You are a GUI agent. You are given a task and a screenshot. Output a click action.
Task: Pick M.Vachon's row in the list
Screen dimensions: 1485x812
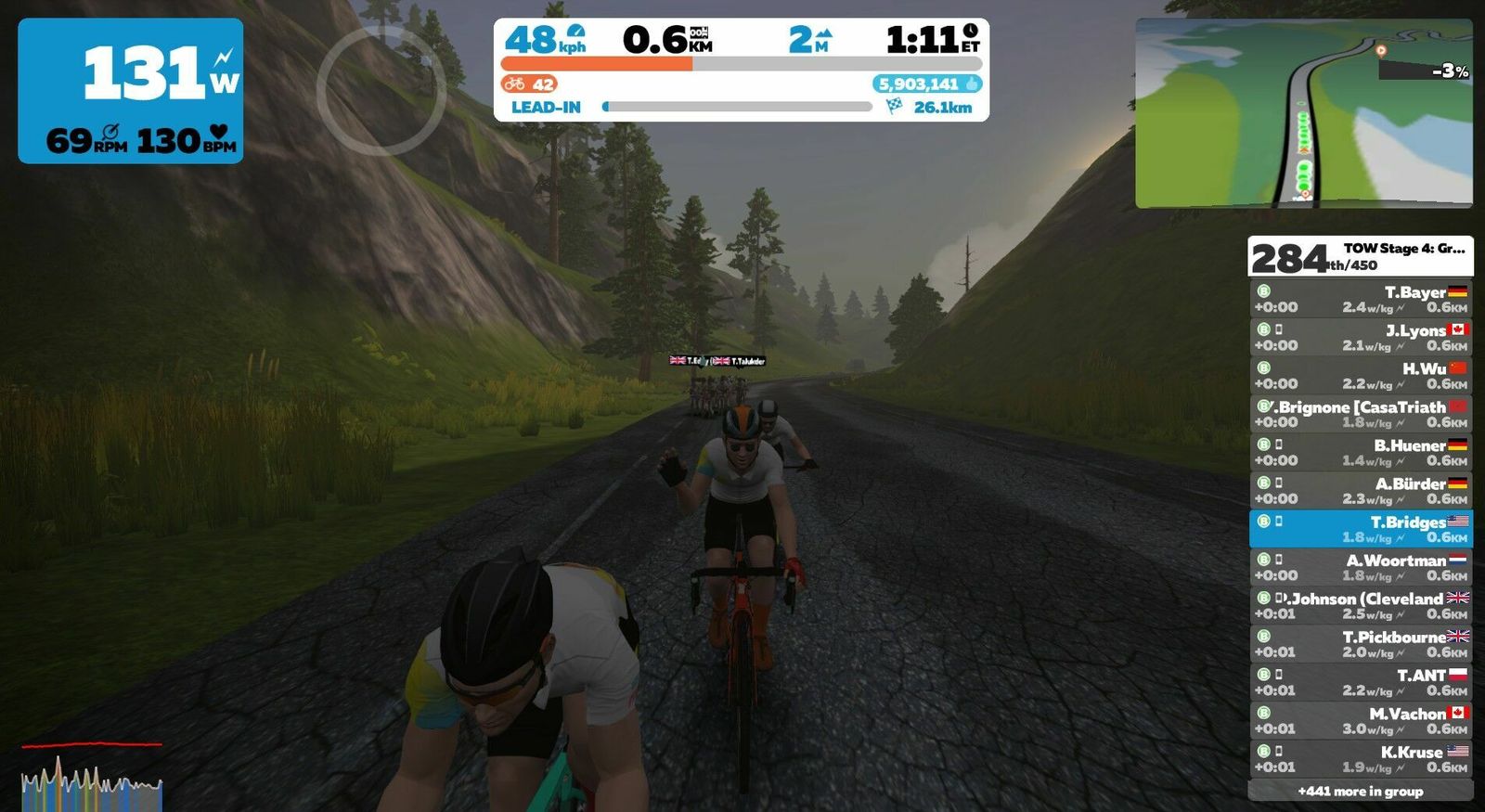click(1360, 720)
